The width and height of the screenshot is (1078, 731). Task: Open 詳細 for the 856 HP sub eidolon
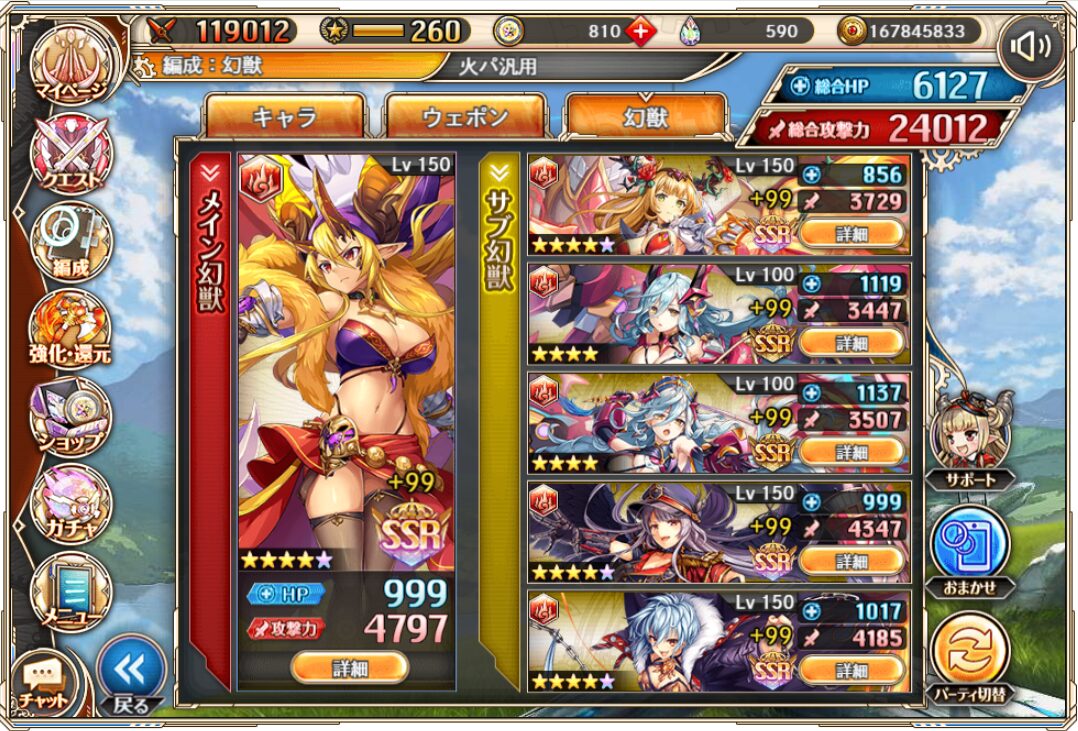tap(852, 233)
